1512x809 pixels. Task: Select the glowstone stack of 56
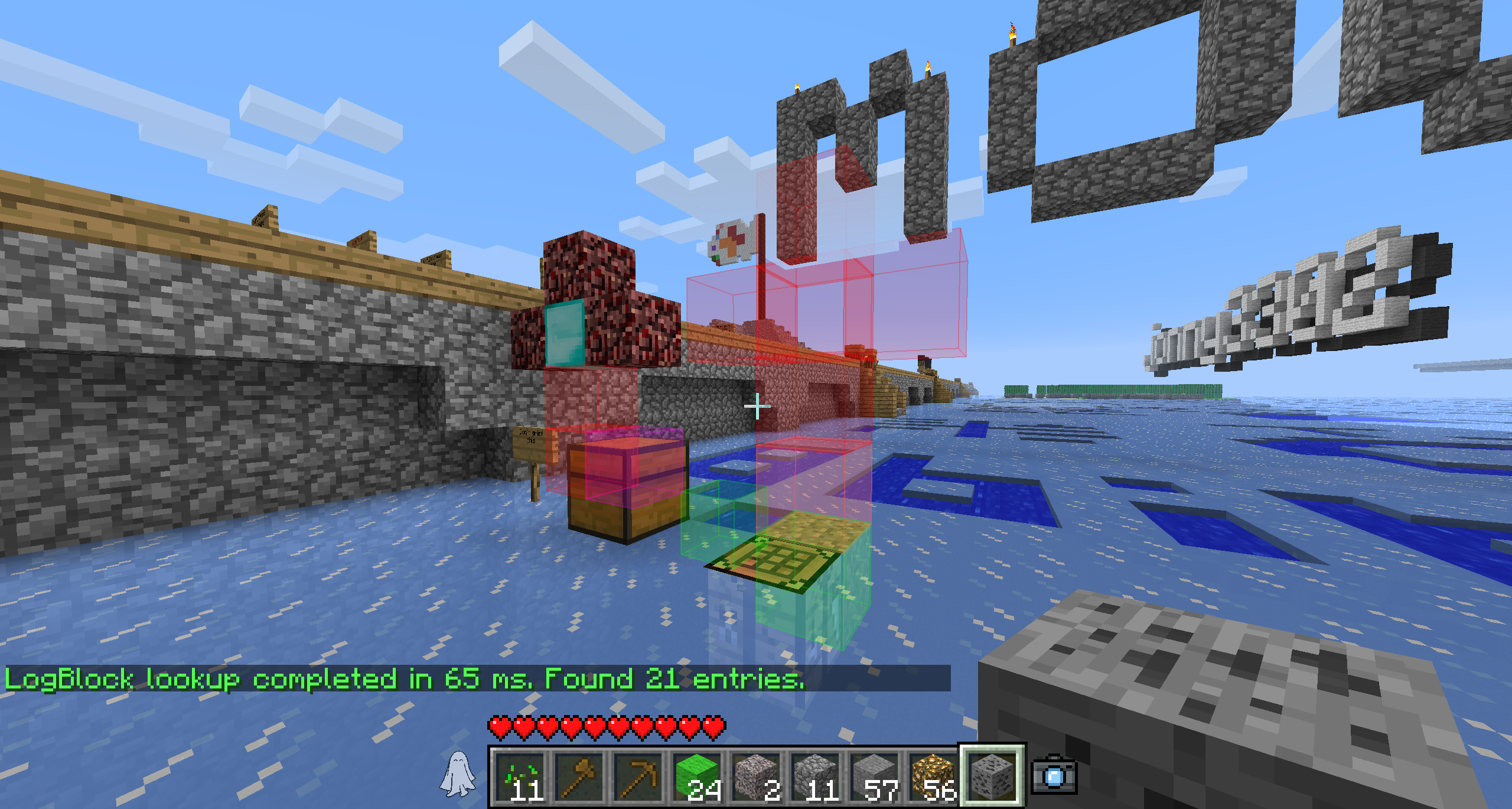[934, 776]
